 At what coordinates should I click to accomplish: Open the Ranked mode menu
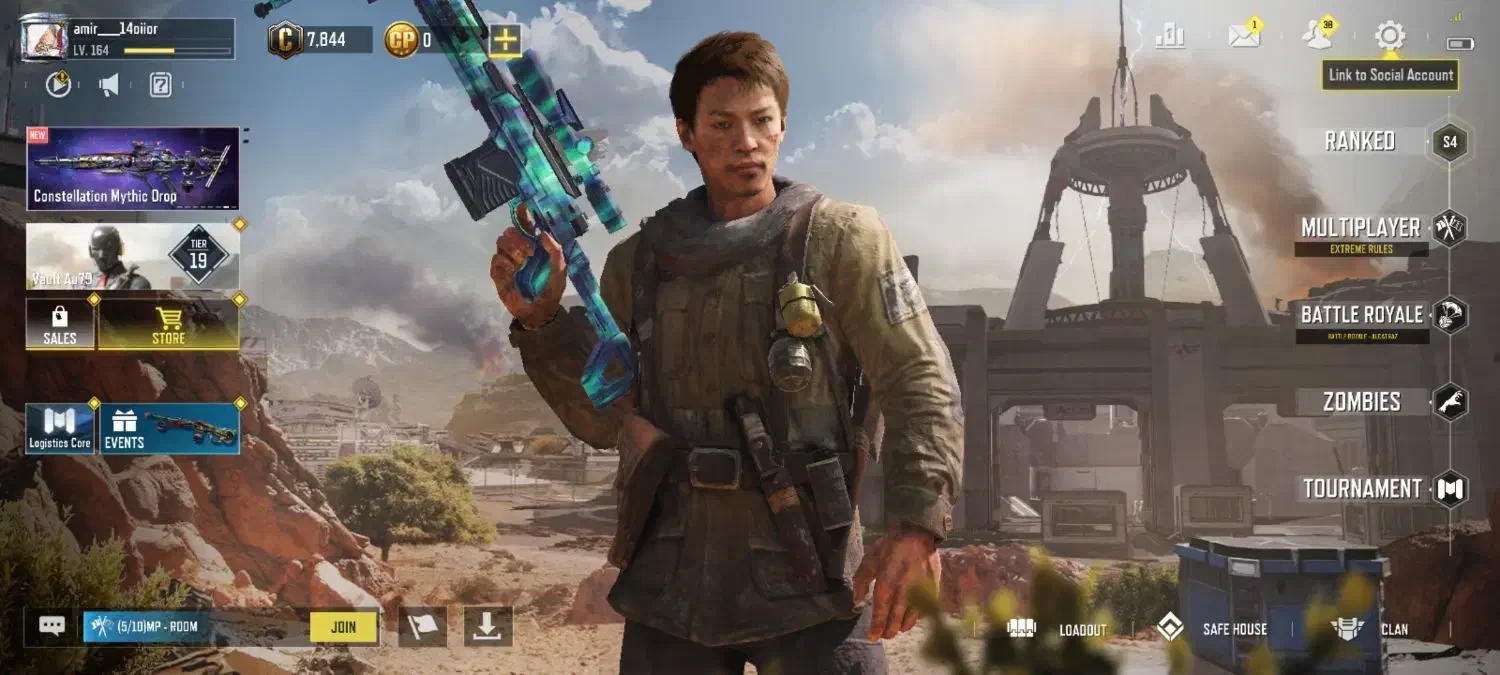(1360, 141)
